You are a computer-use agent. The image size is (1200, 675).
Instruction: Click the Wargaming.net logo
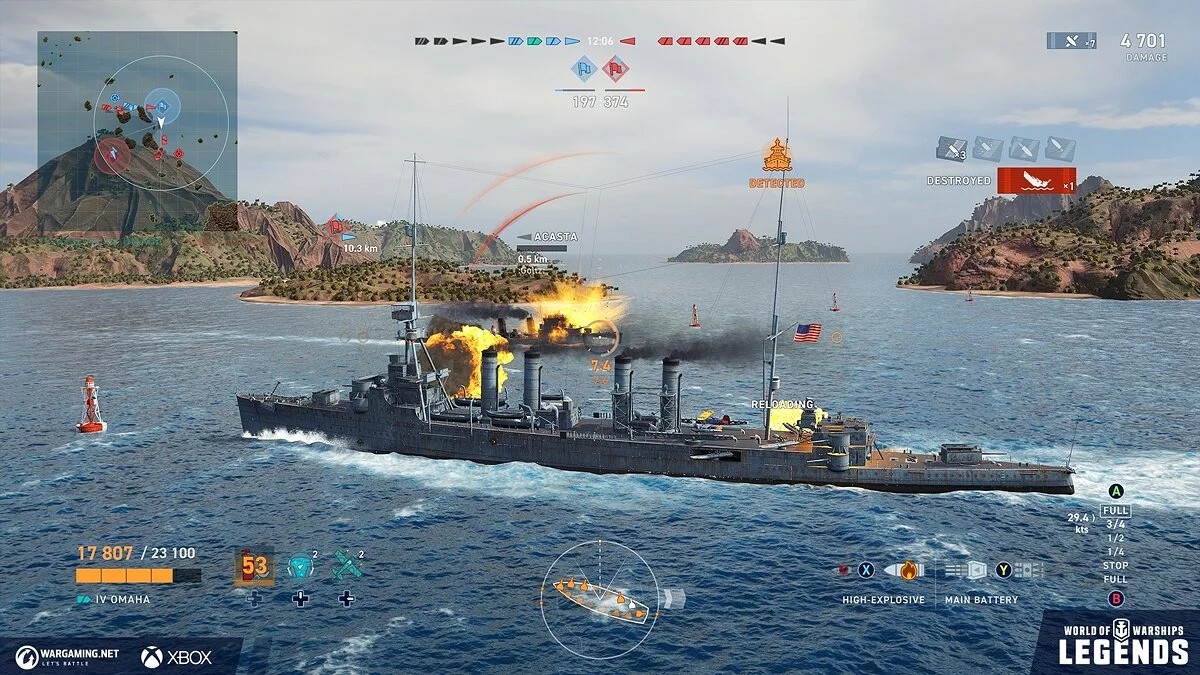pos(67,656)
